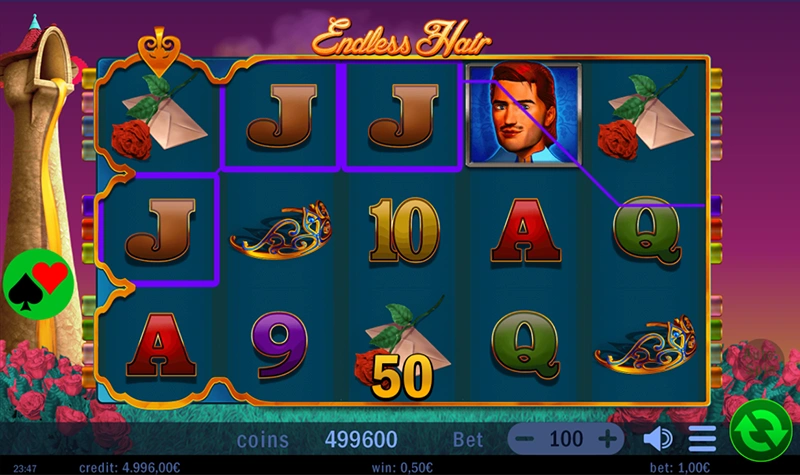Spin the reels with the green arrows button

click(761, 432)
